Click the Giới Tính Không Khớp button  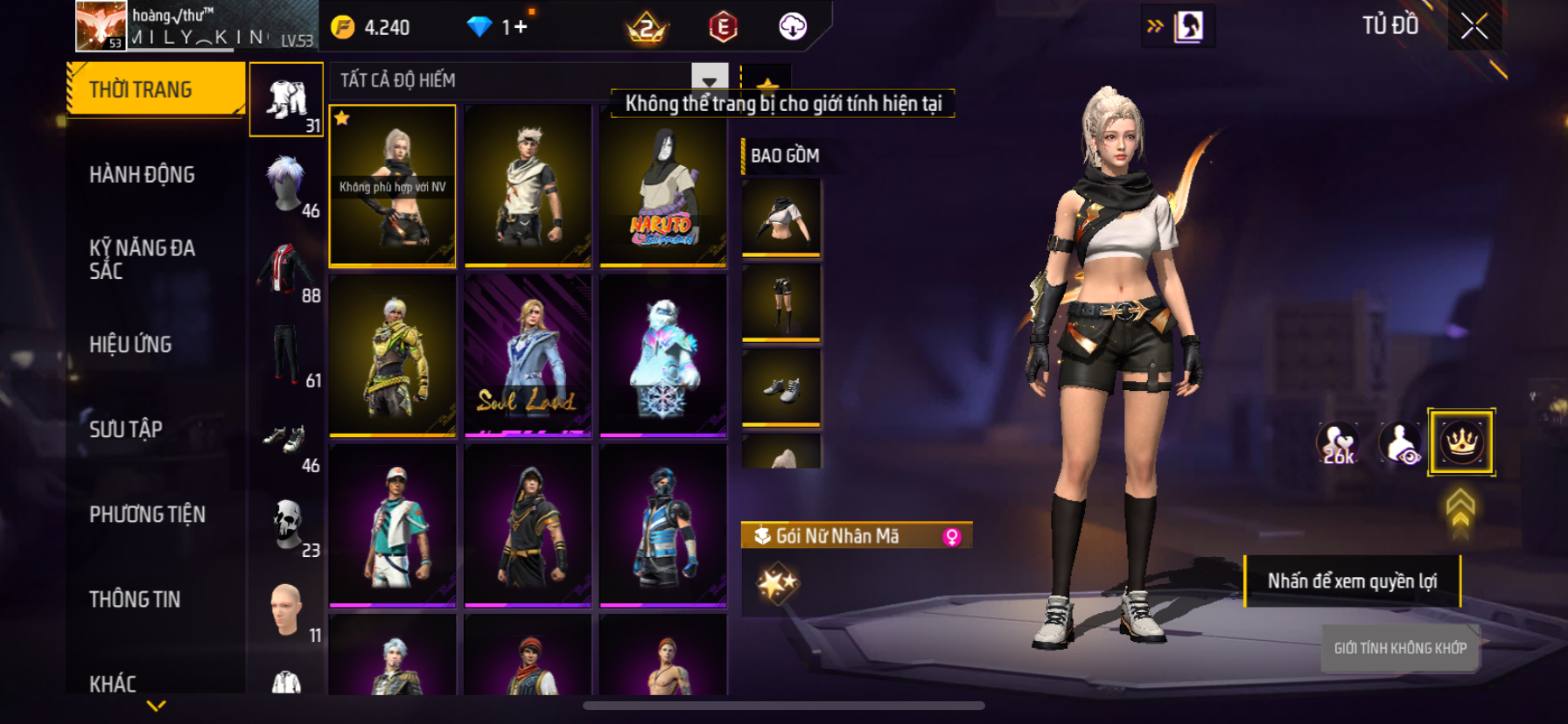[1400, 648]
